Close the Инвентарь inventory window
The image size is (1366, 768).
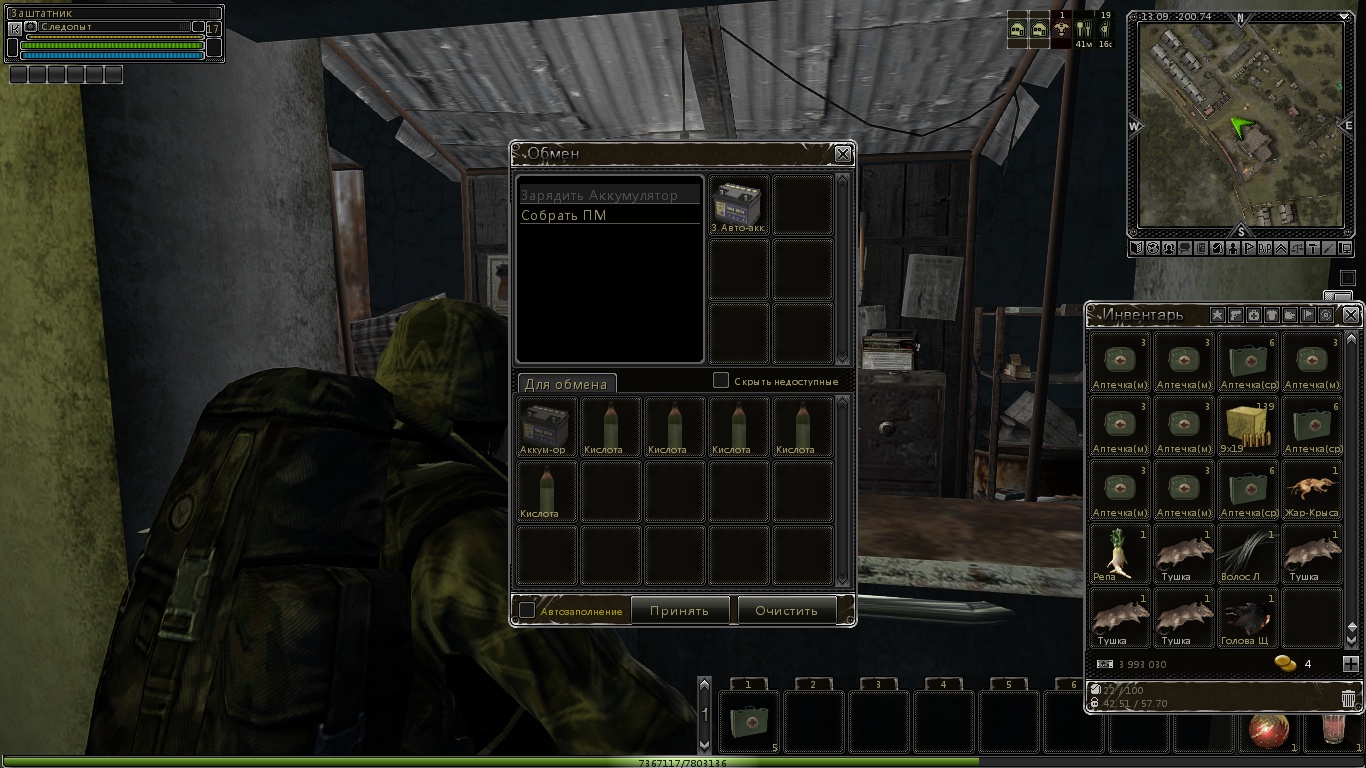coord(1351,315)
